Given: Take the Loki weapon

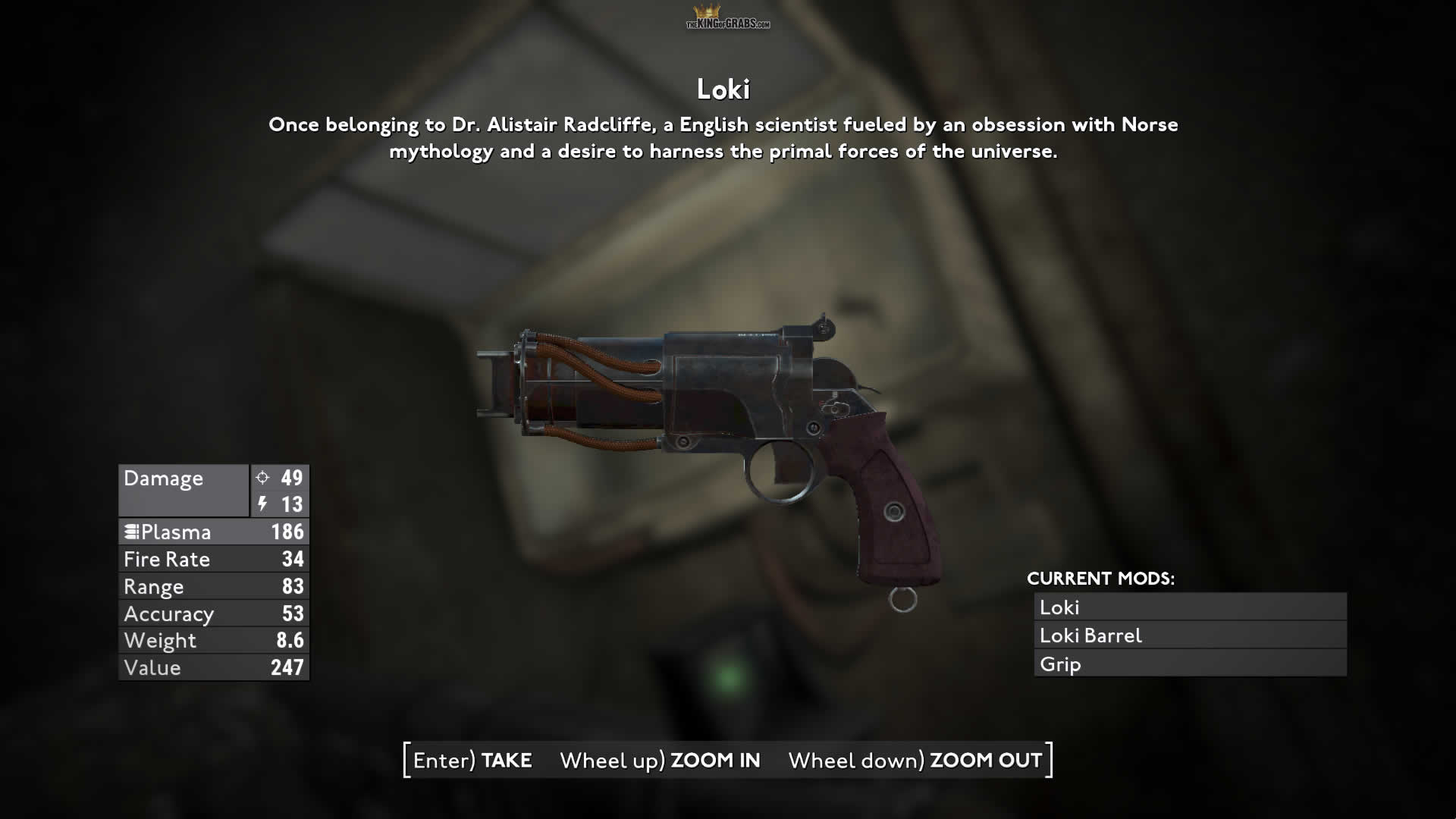Looking at the screenshot, I should [x=472, y=760].
